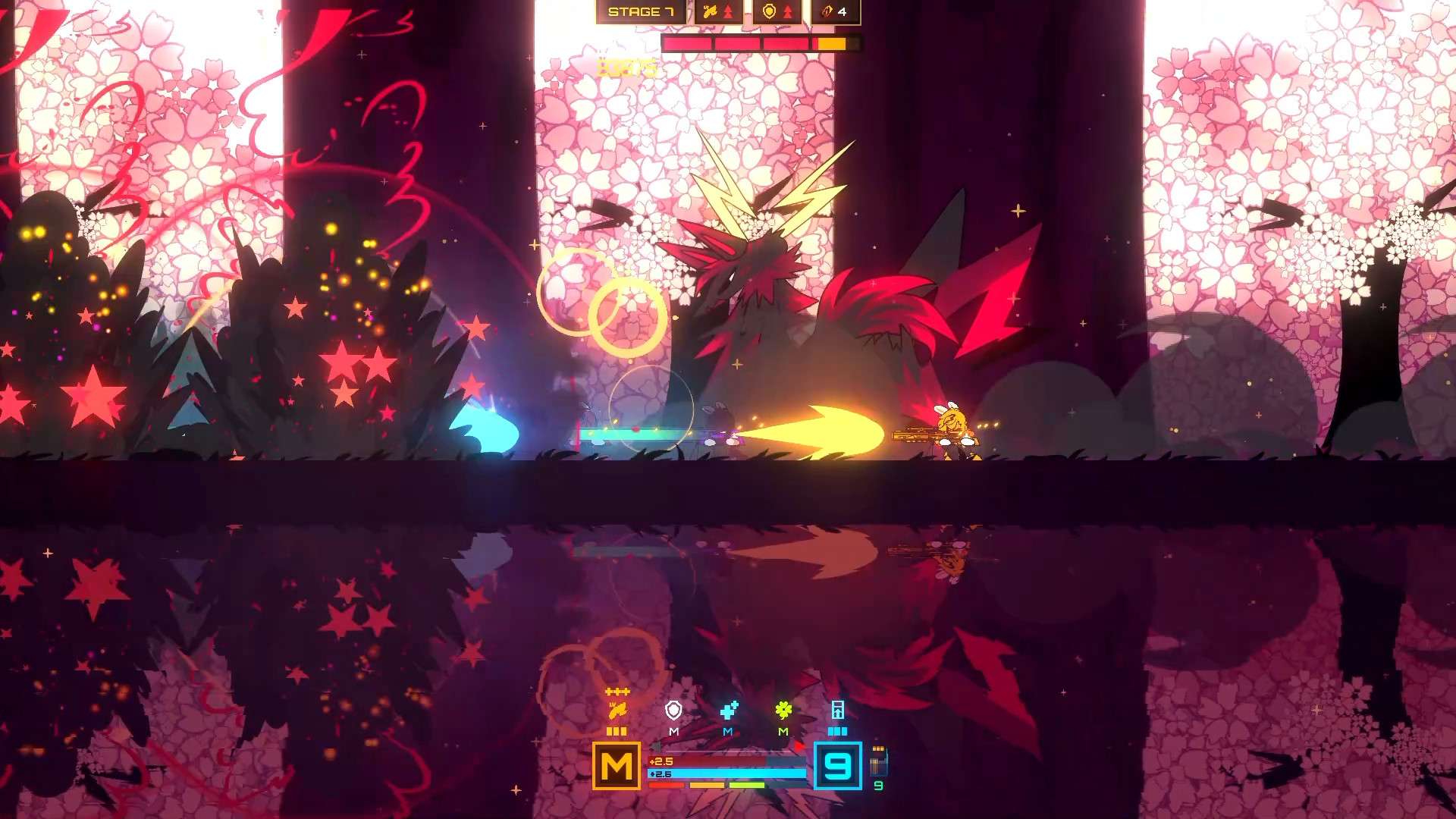1456x819 pixels.
Task: Click the chain link counter panel
Action: 835,11
